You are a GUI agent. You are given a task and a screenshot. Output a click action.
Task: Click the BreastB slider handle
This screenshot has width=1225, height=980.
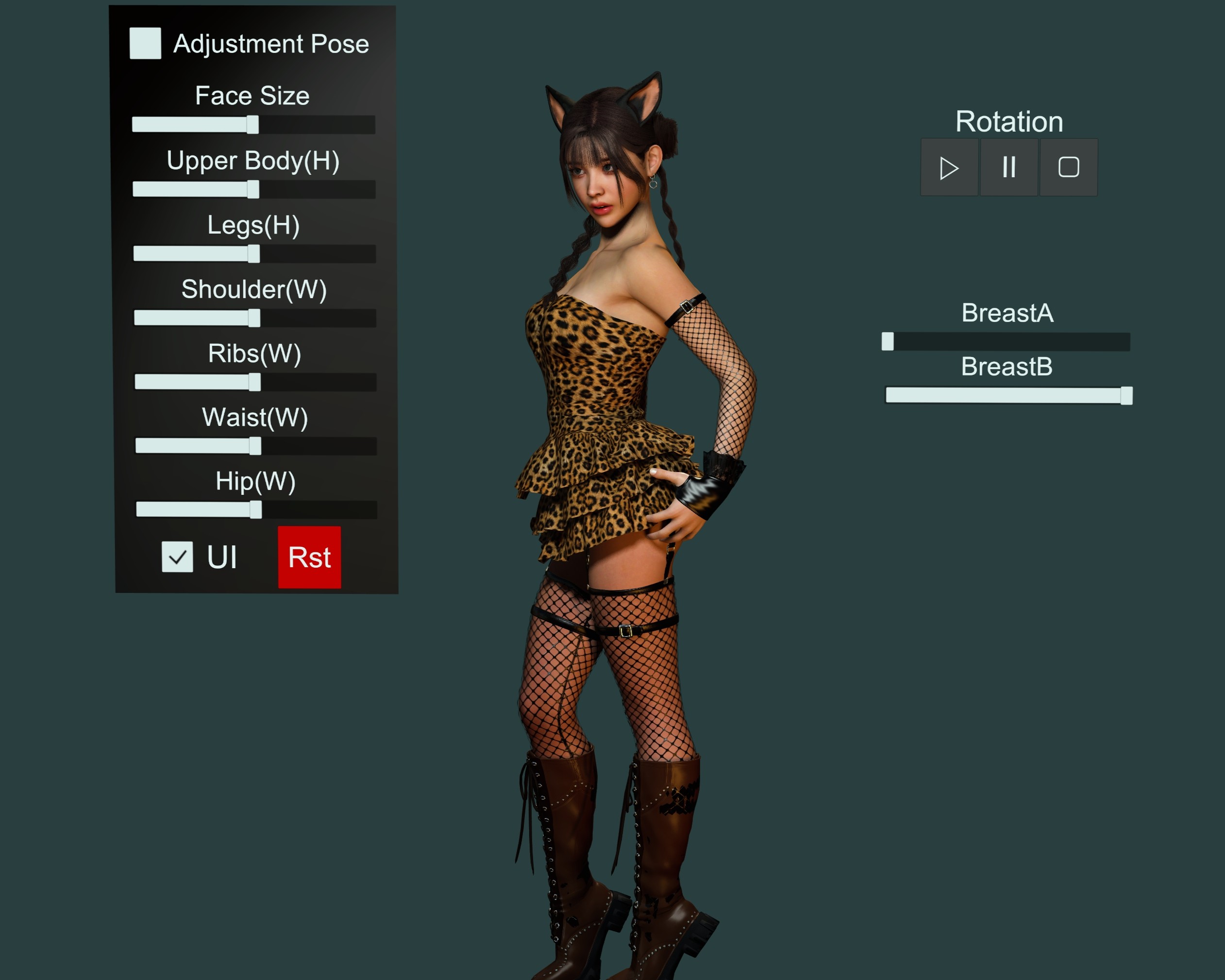click(1126, 396)
